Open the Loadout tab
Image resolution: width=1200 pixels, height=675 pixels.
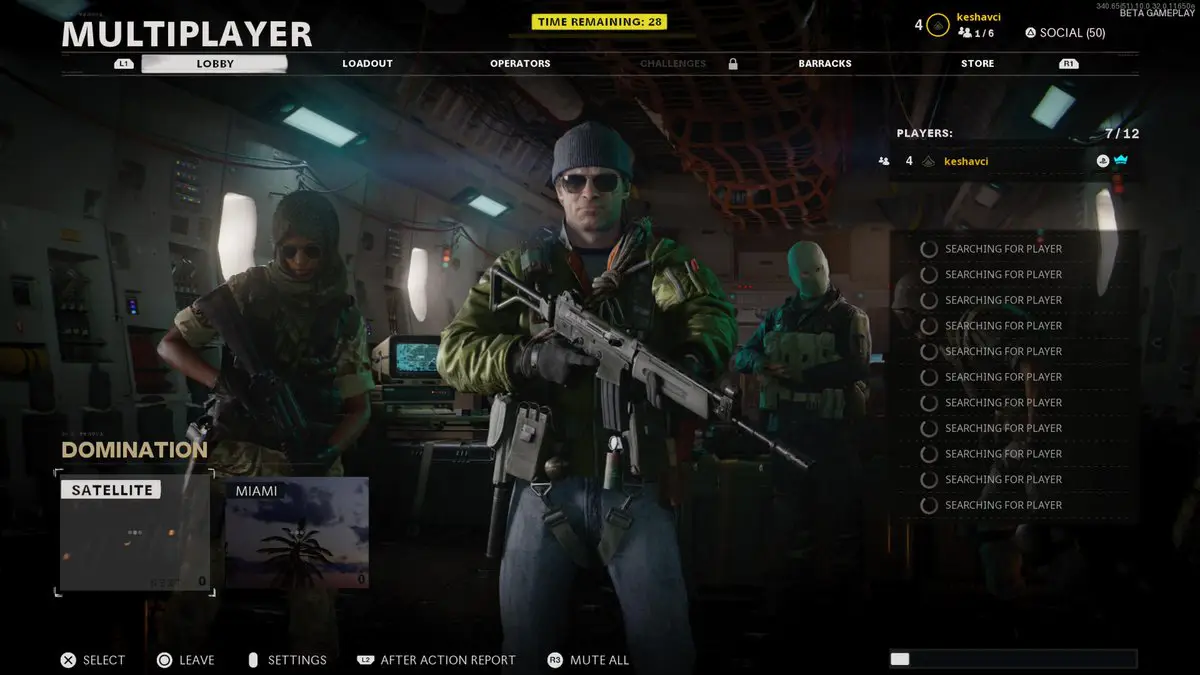coord(367,64)
